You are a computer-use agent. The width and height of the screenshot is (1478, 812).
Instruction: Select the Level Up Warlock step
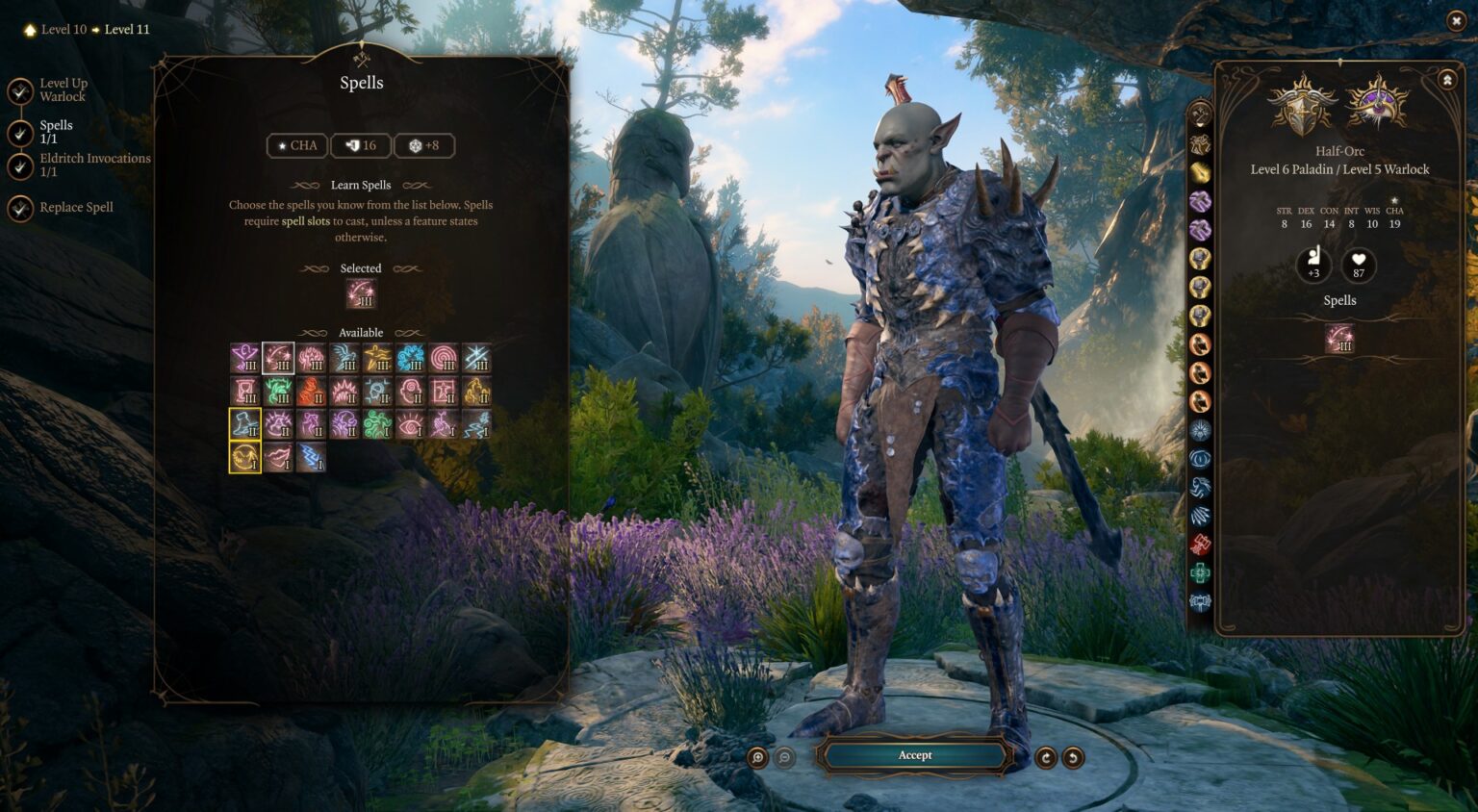tap(63, 89)
